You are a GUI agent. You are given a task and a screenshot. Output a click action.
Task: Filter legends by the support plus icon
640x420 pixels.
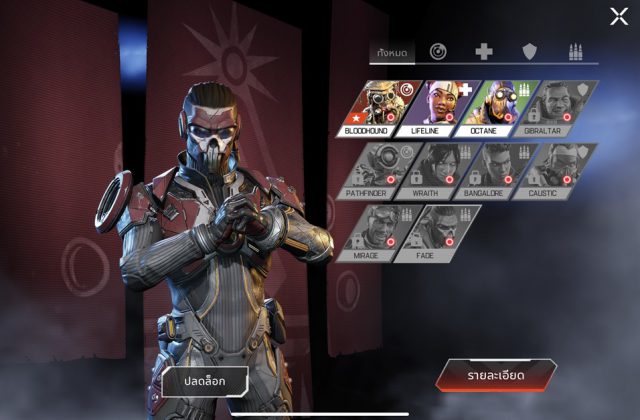[x=483, y=51]
